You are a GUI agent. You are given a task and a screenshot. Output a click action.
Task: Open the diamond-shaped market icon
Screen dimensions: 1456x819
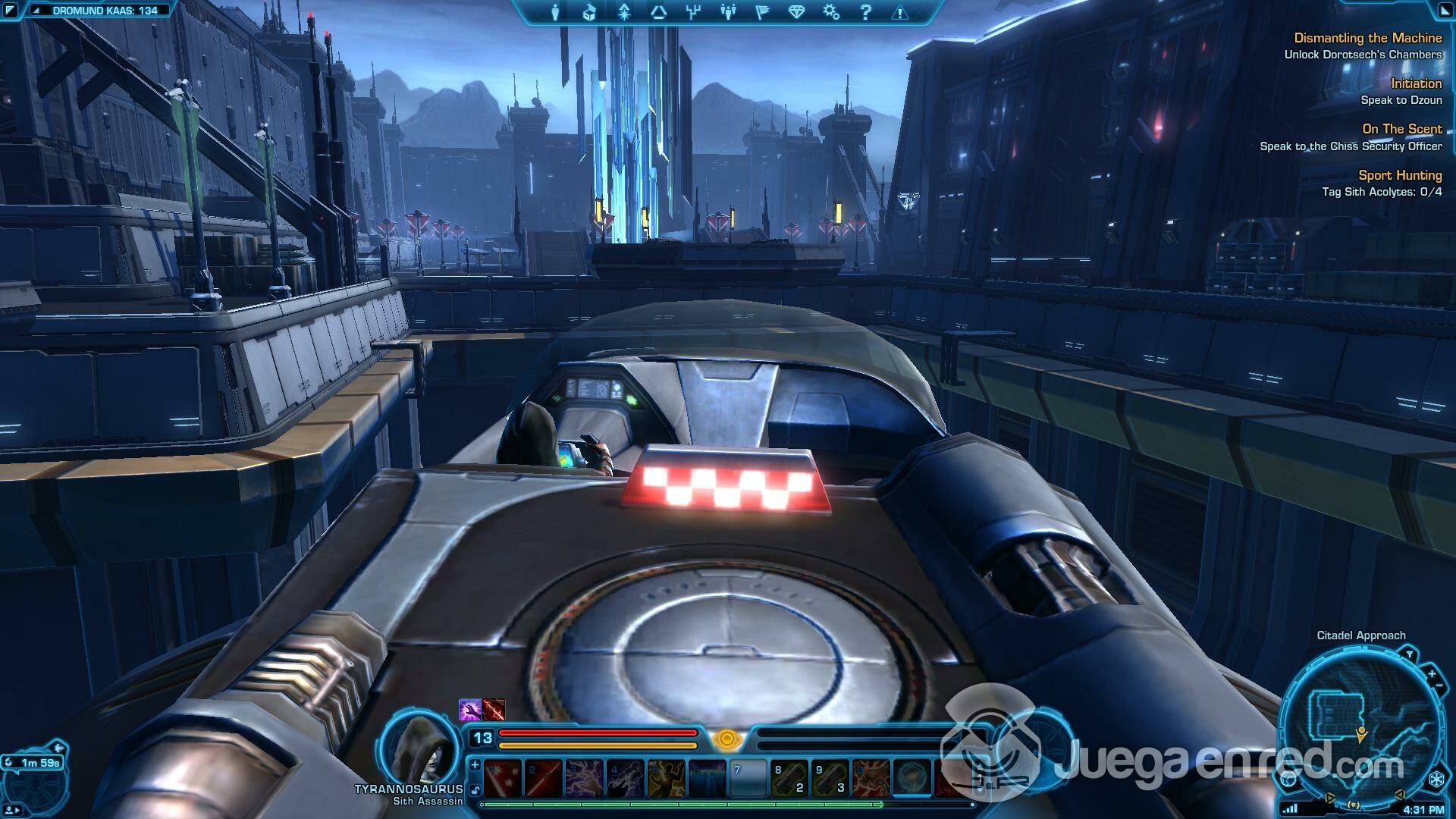[x=796, y=12]
